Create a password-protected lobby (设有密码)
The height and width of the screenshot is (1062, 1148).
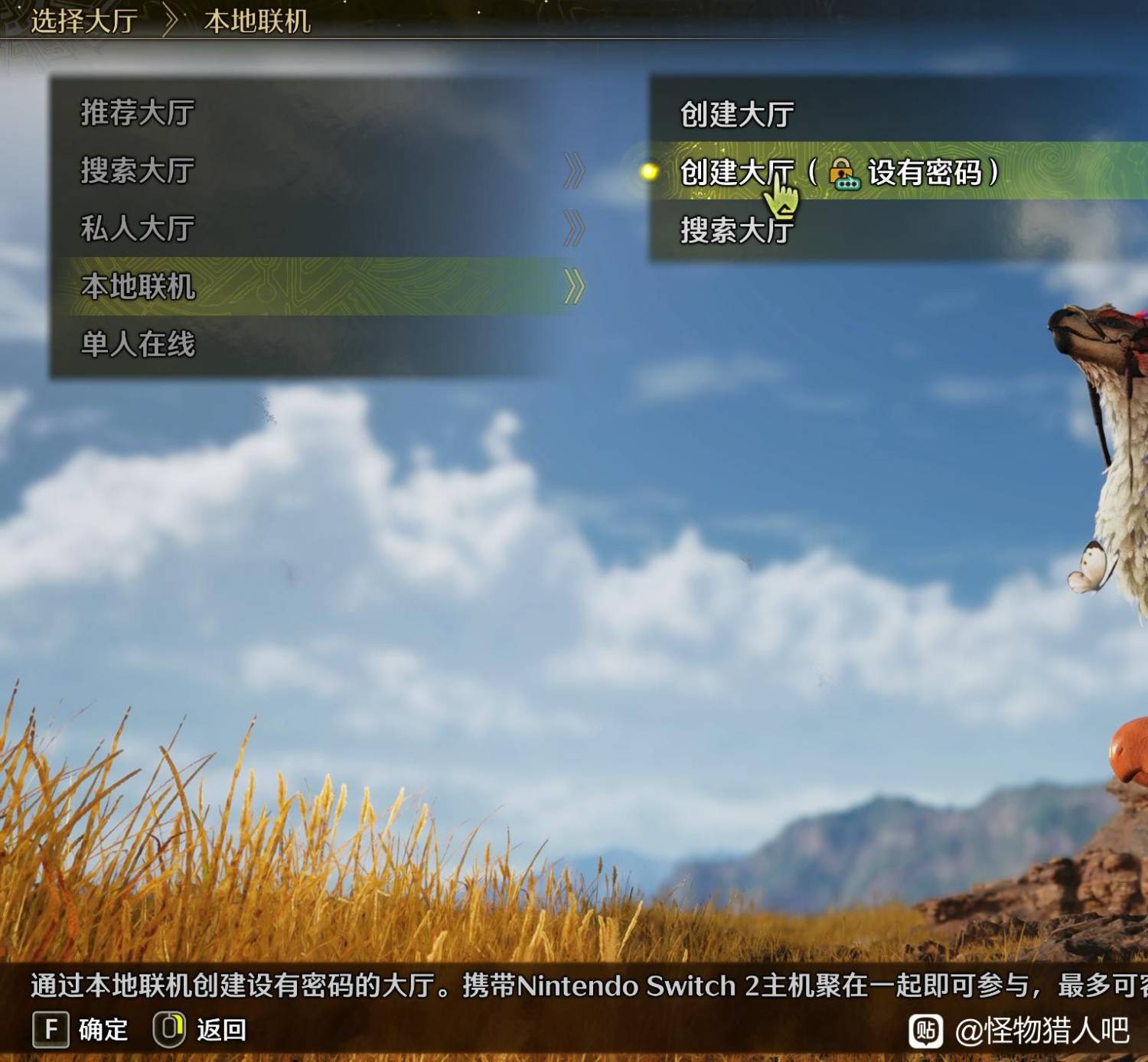pos(838,172)
